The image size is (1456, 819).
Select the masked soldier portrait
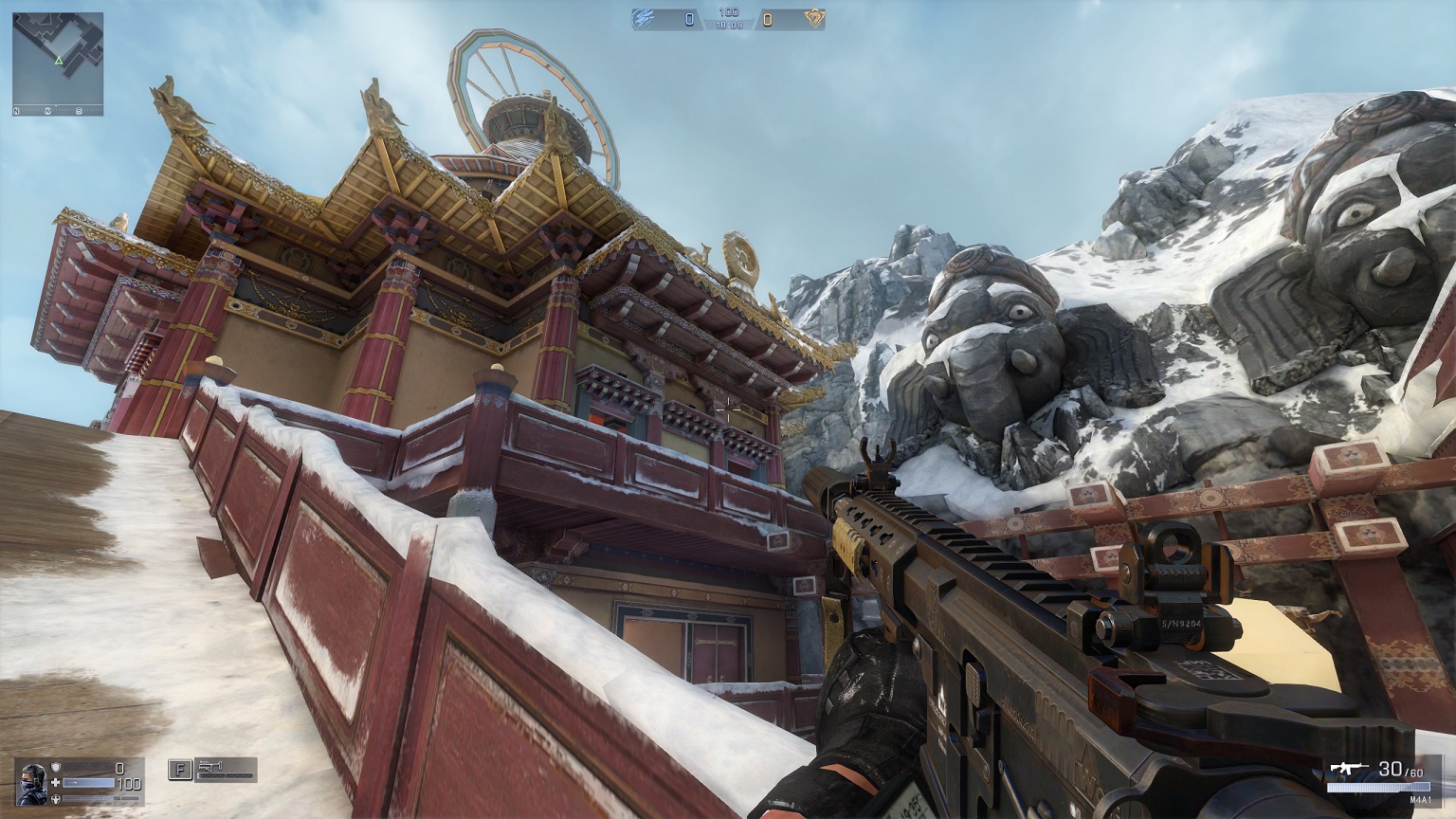(31, 782)
